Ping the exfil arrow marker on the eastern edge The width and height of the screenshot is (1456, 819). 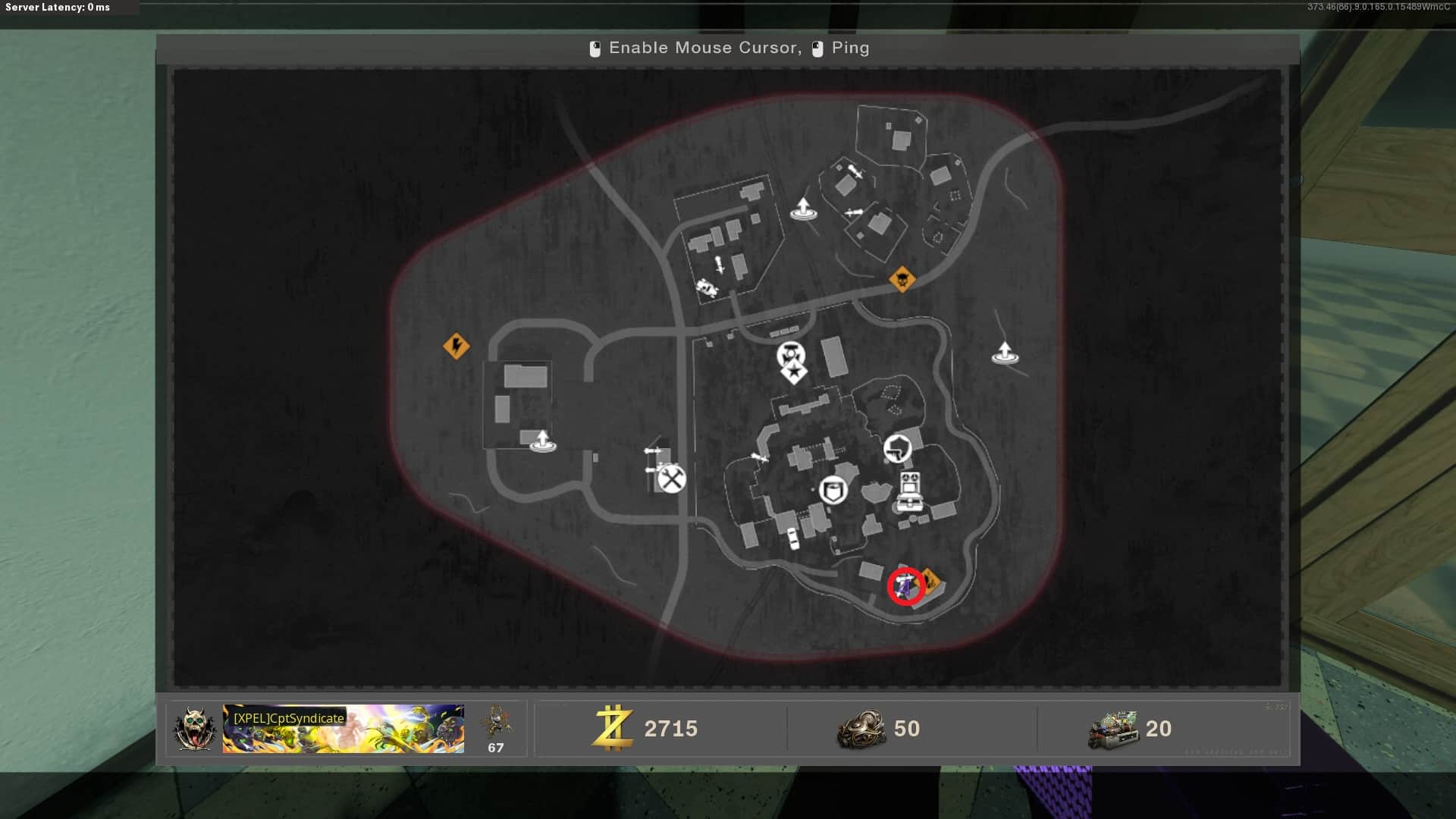pos(1005,353)
